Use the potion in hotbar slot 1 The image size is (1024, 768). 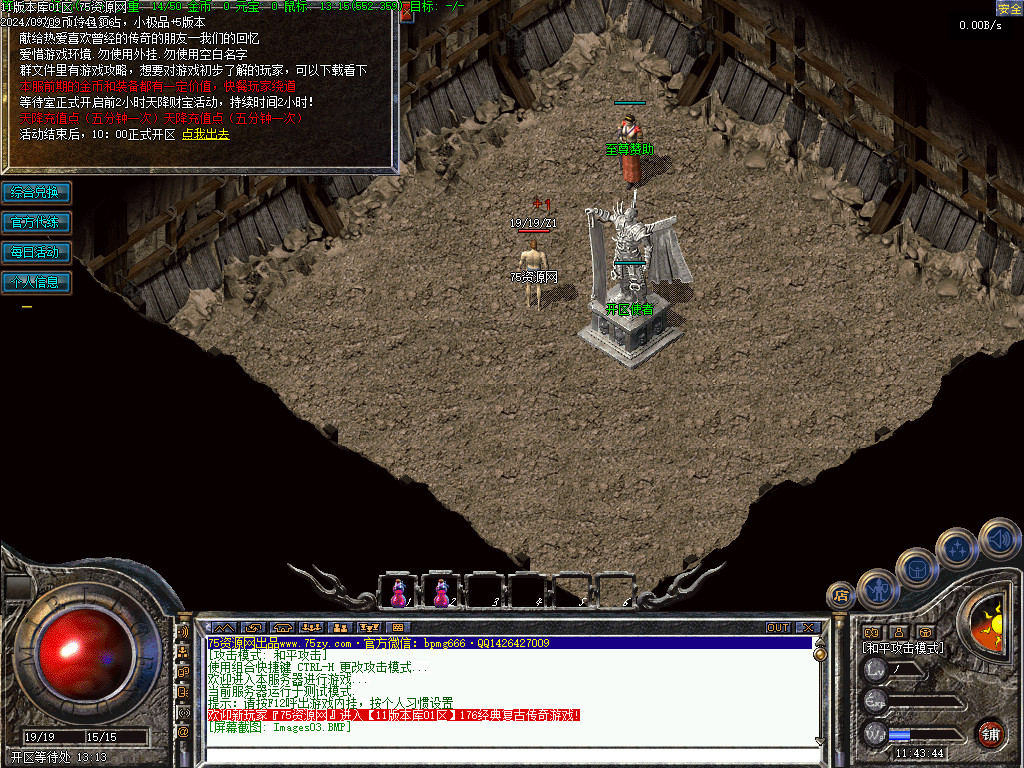tap(399, 591)
